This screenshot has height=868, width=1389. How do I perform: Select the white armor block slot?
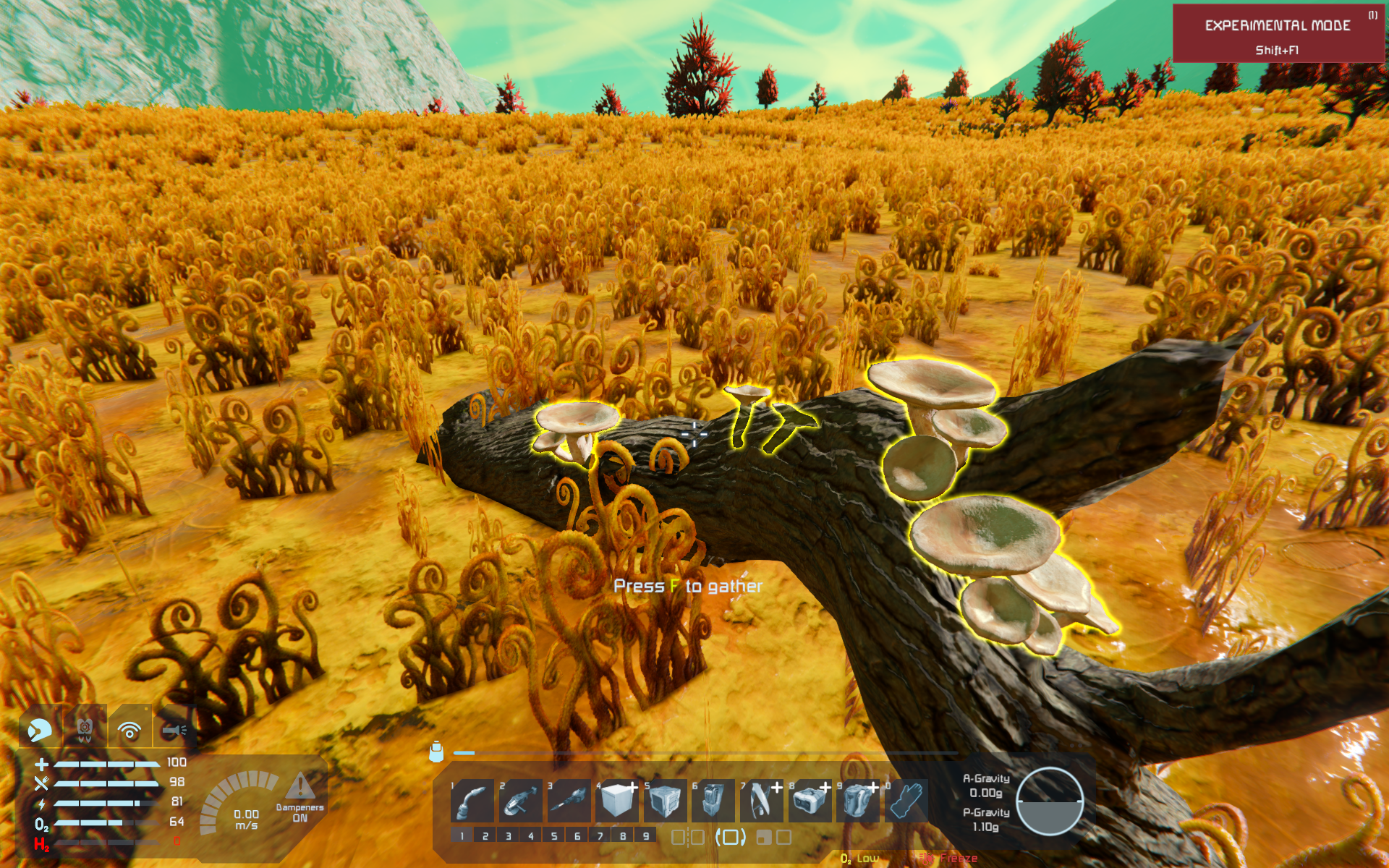point(616,801)
